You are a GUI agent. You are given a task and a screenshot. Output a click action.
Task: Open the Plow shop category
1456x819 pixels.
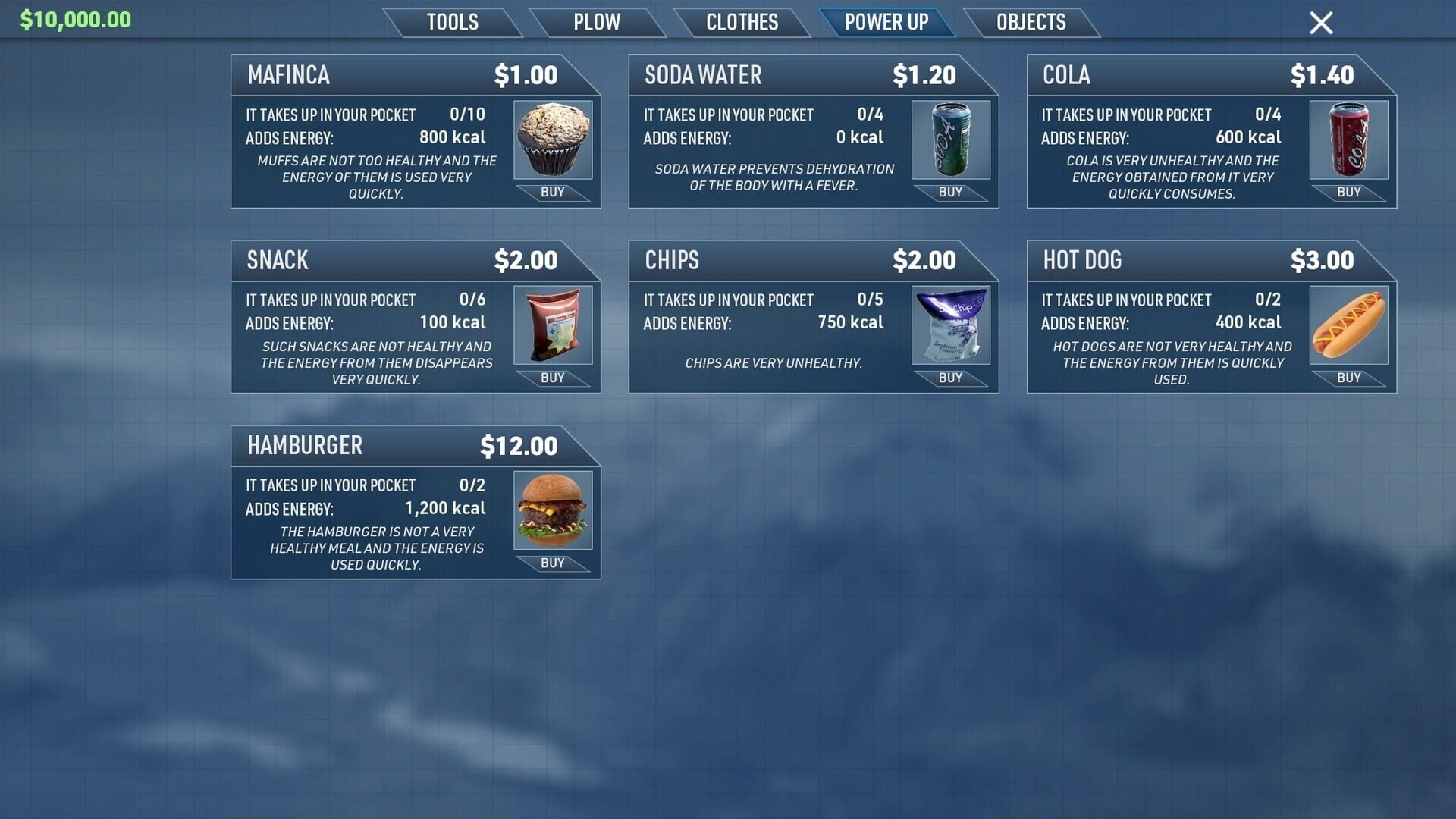(x=596, y=22)
